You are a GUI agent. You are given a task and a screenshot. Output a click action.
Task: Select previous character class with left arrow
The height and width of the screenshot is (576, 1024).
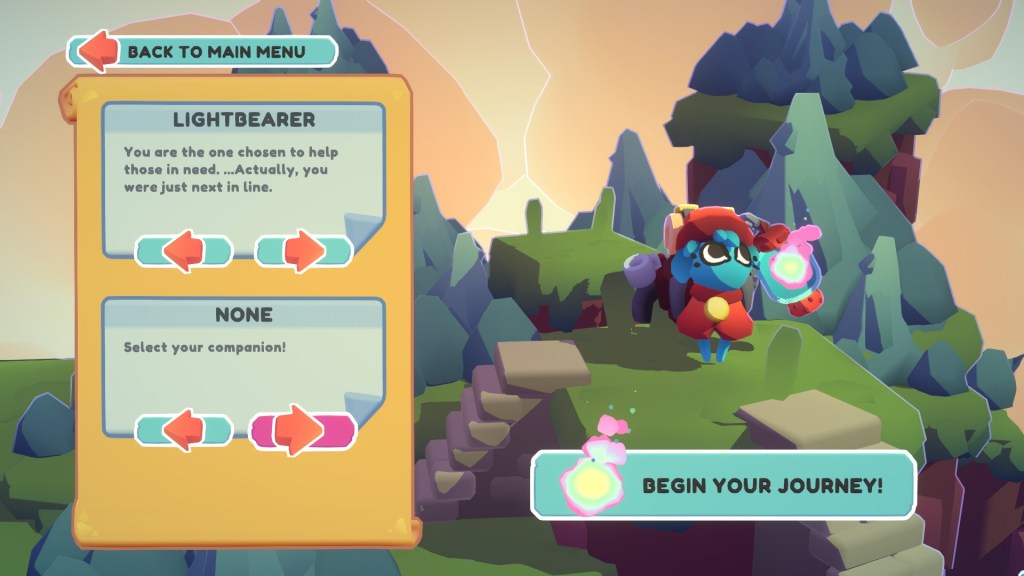pos(184,251)
